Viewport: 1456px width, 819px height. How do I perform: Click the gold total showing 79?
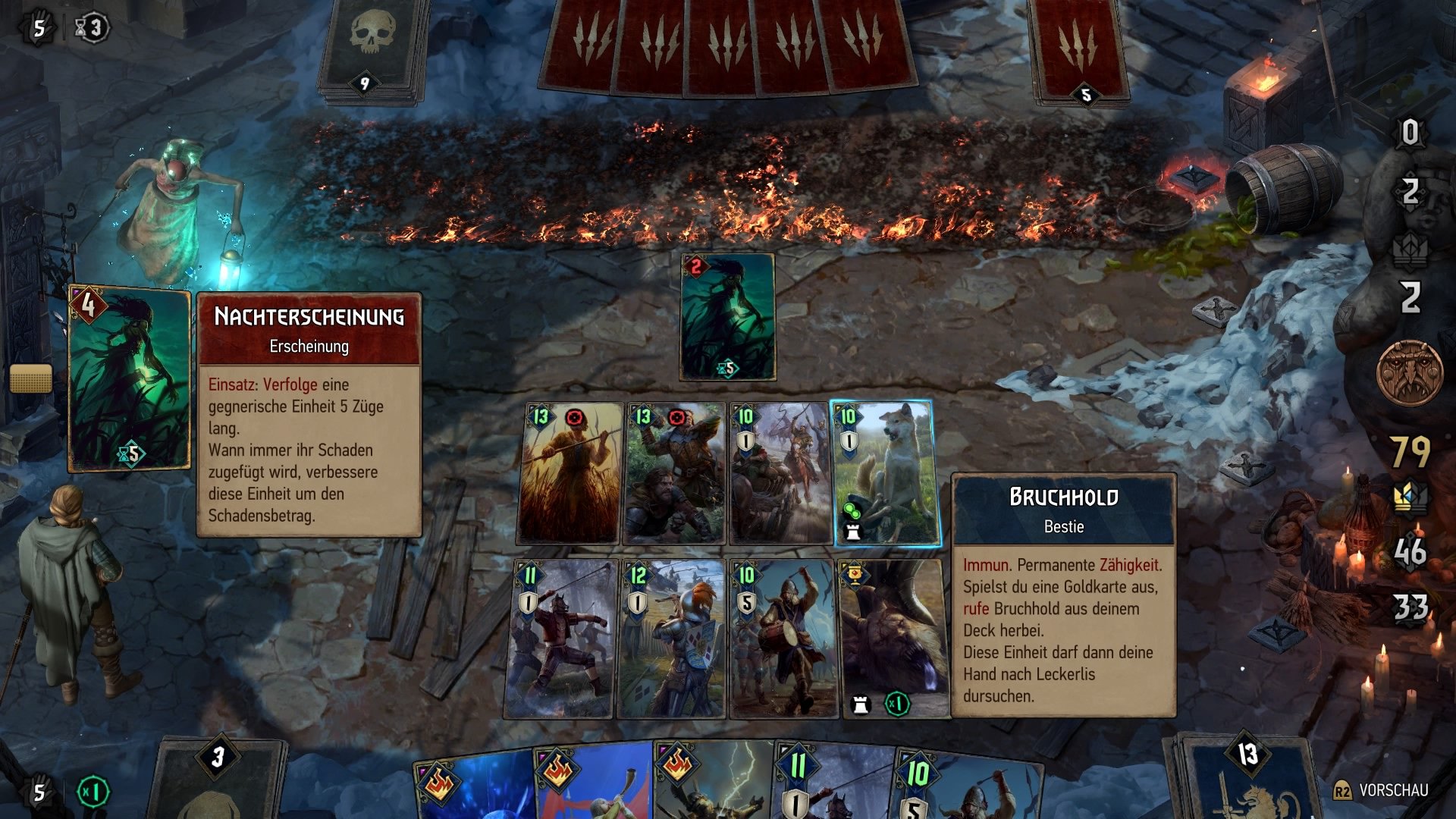[1409, 451]
